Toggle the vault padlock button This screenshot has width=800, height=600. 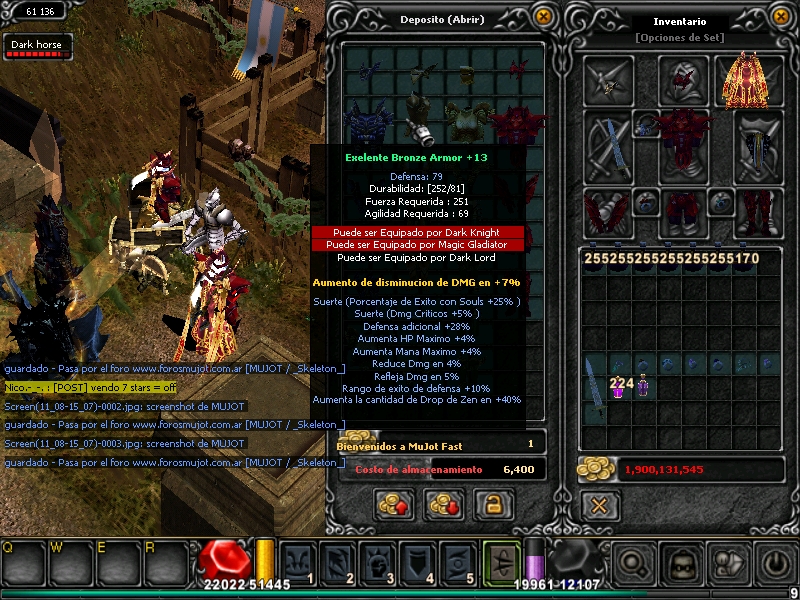(488, 504)
